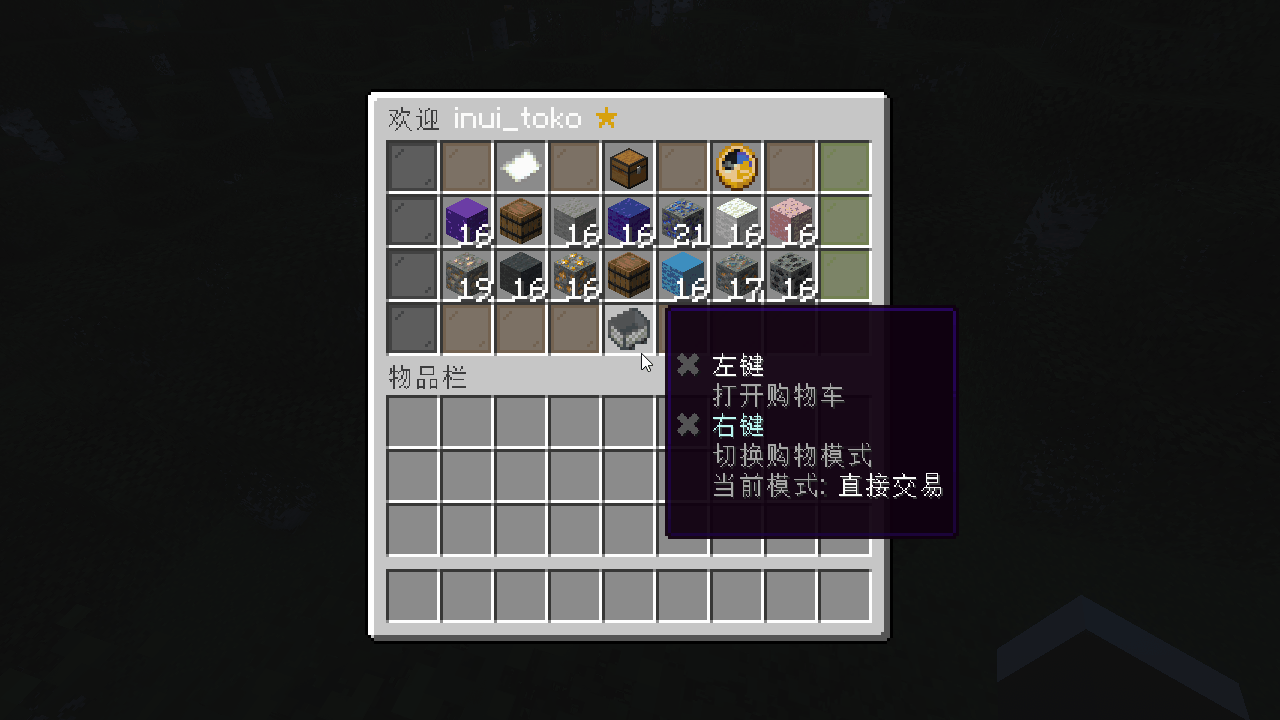Toggle shopping mode via 切换购物模式
This screenshot has height=720, width=1280.
(794, 456)
